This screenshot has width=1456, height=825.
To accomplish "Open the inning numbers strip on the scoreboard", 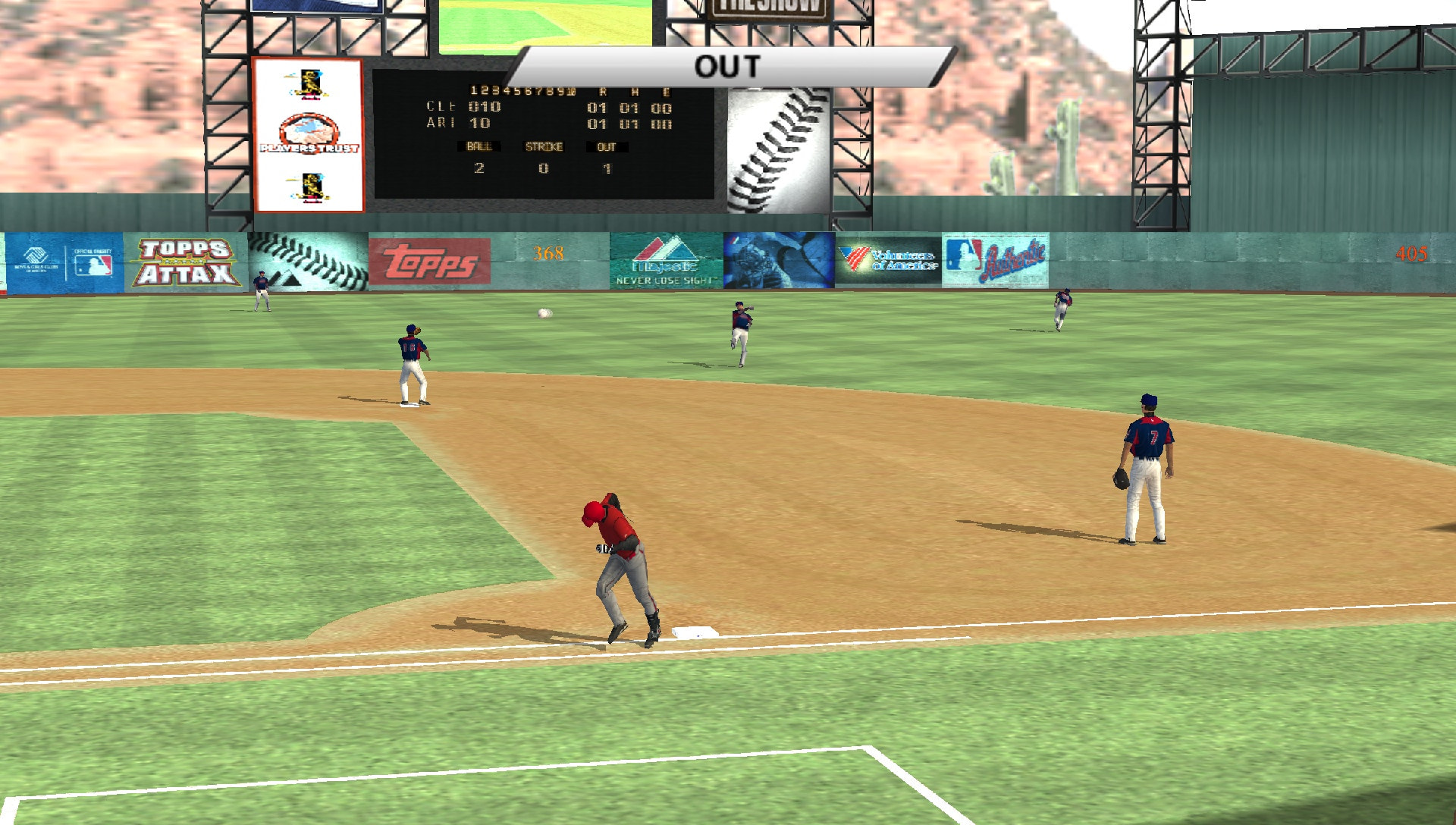I will click(523, 91).
